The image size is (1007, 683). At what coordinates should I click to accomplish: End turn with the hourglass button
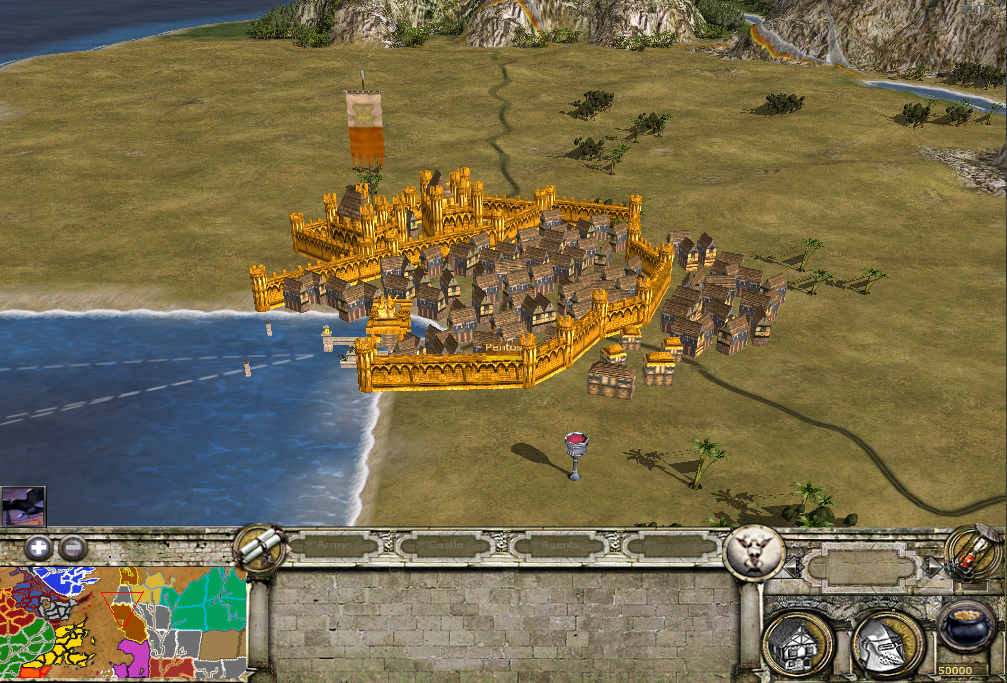[x=973, y=552]
